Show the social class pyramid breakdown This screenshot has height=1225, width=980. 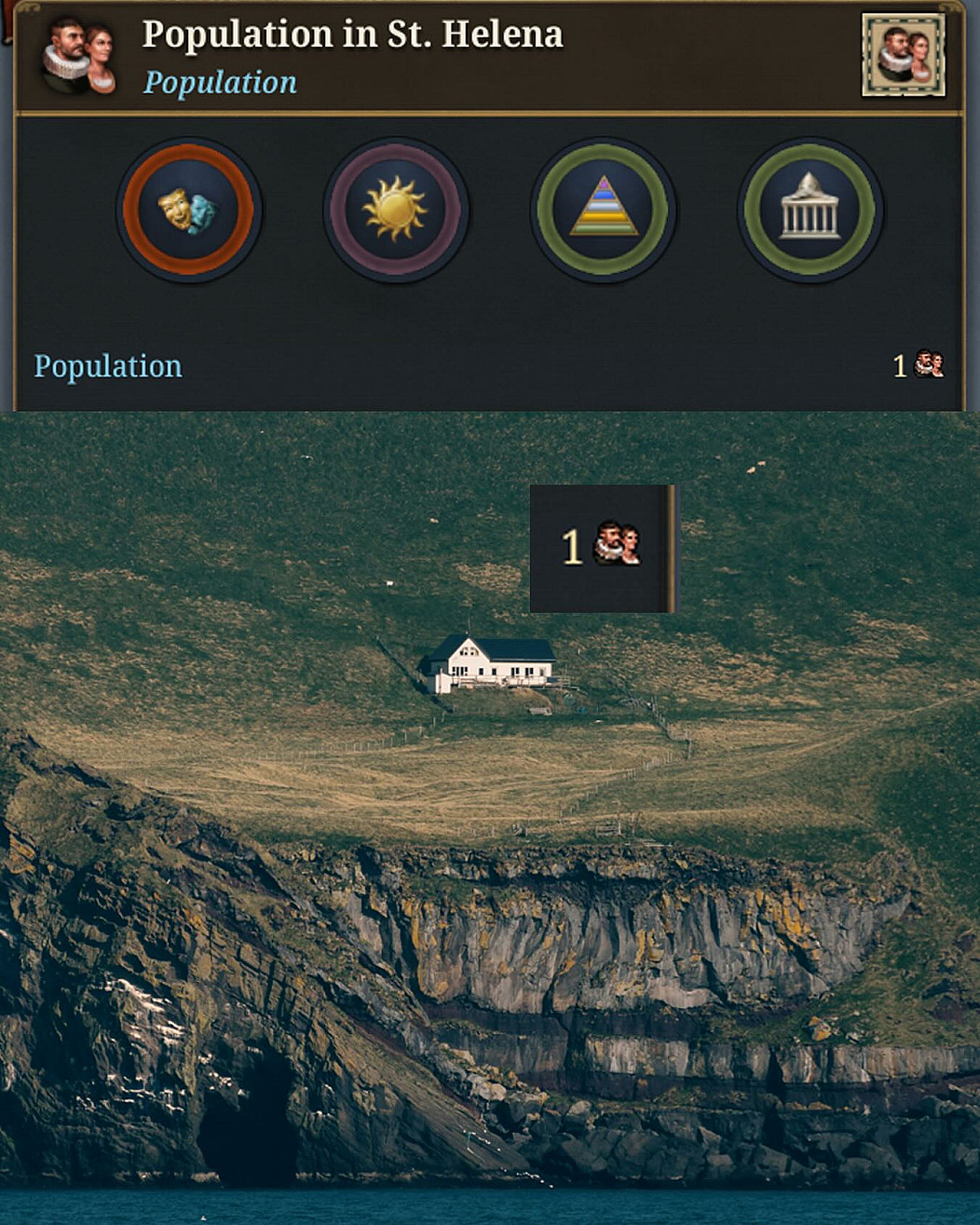click(x=603, y=211)
